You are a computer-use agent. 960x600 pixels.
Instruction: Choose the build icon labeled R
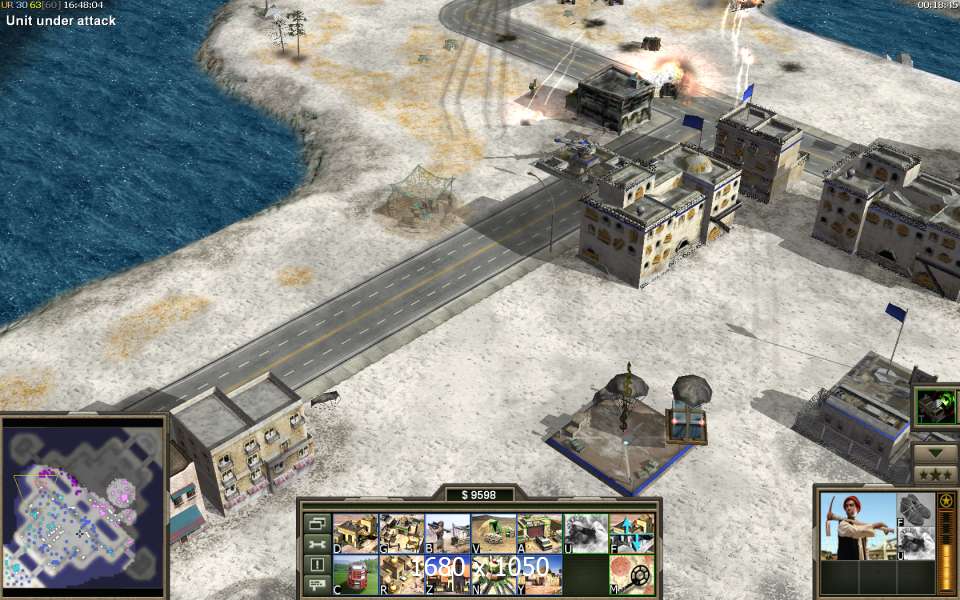[x=401, y=574]
